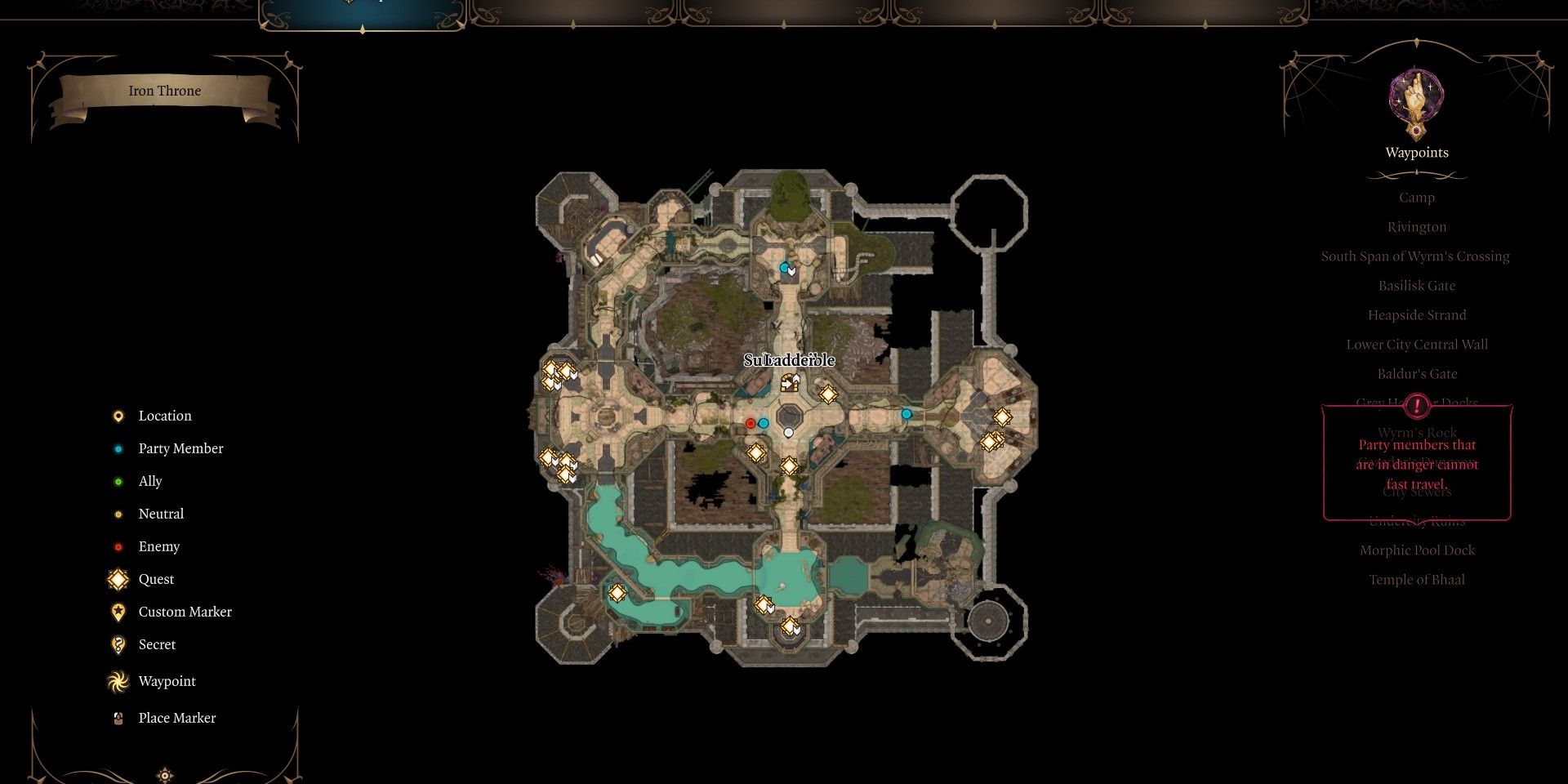The height and width of the screenshot is (784, 1568).
Task: Select the red Enemy dot on the map
Action: (x=751, y=423)
